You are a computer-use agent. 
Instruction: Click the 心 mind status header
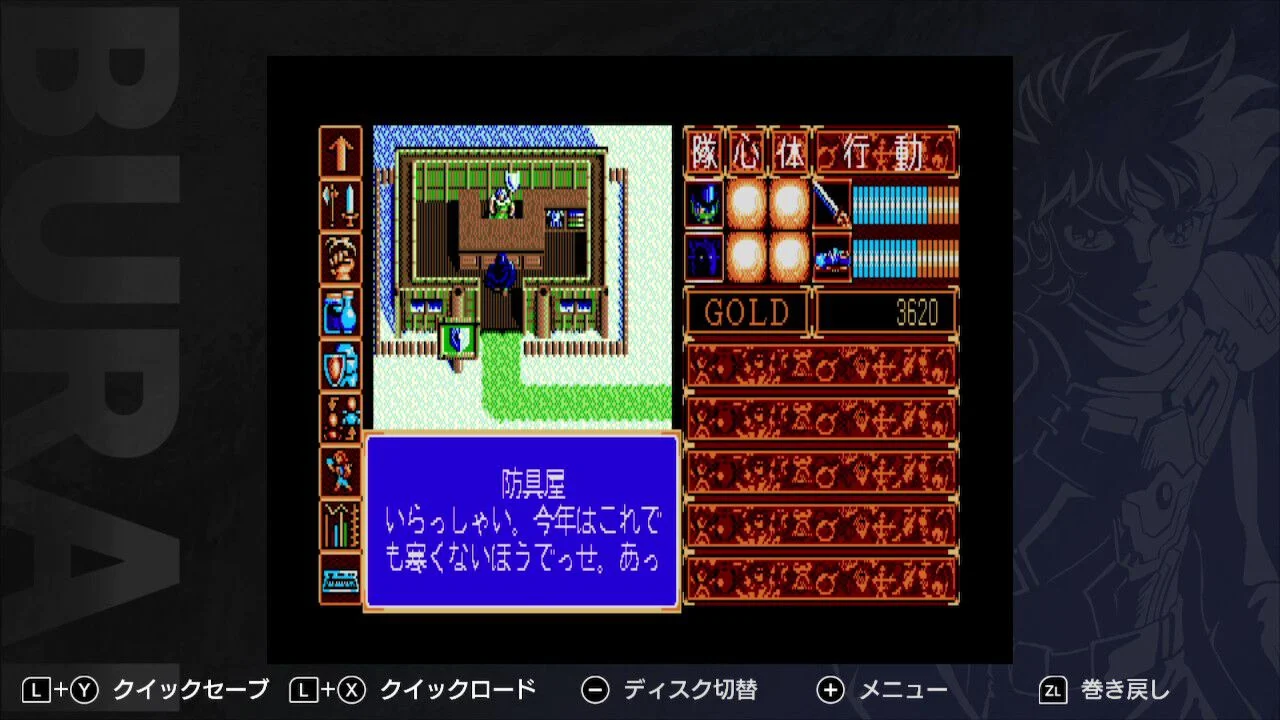[x=748, y=150]
